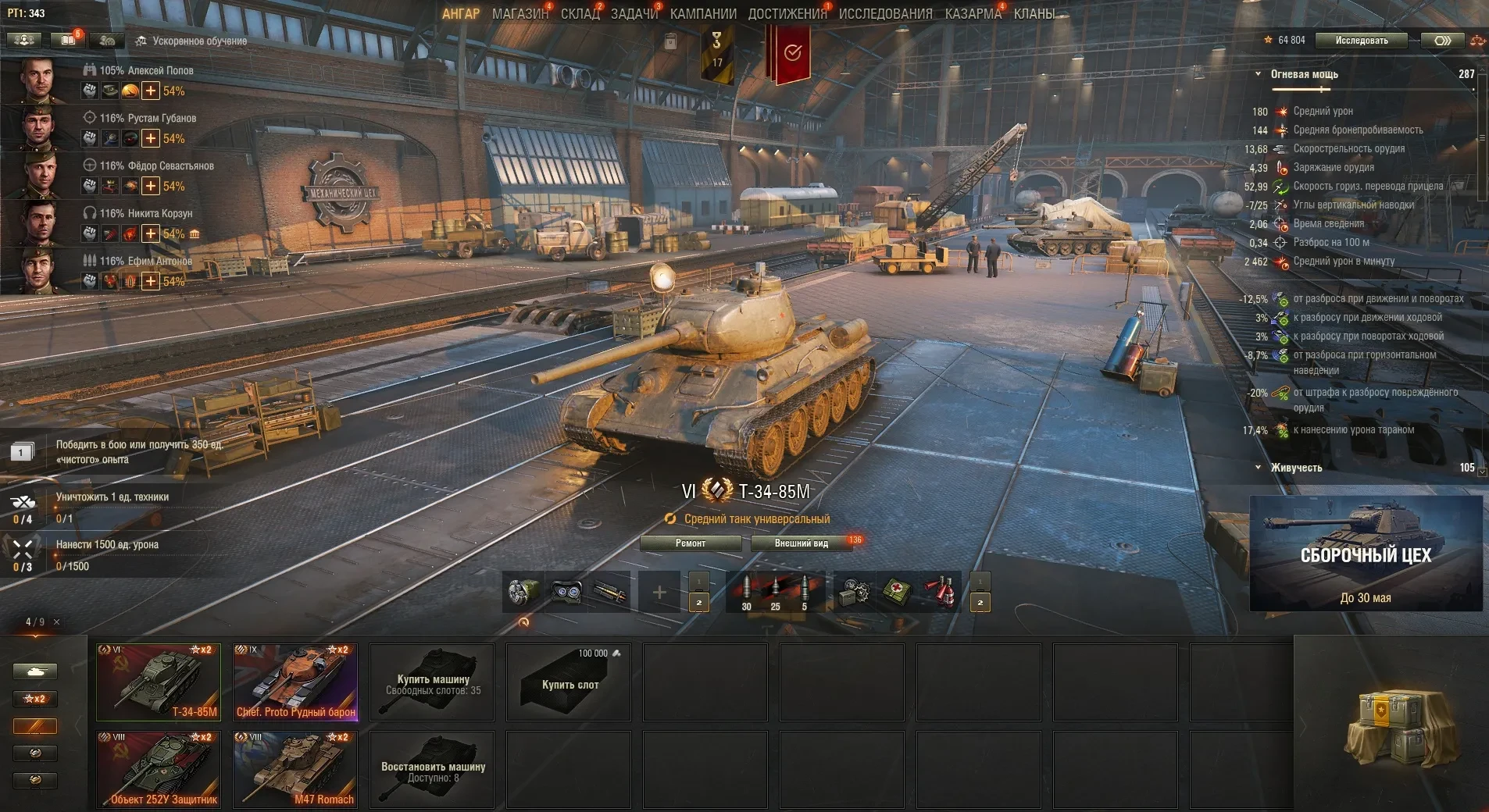Show the ДОСТИЖЕНИЯ tab
1489x812 pixels.
click(787, 14)
